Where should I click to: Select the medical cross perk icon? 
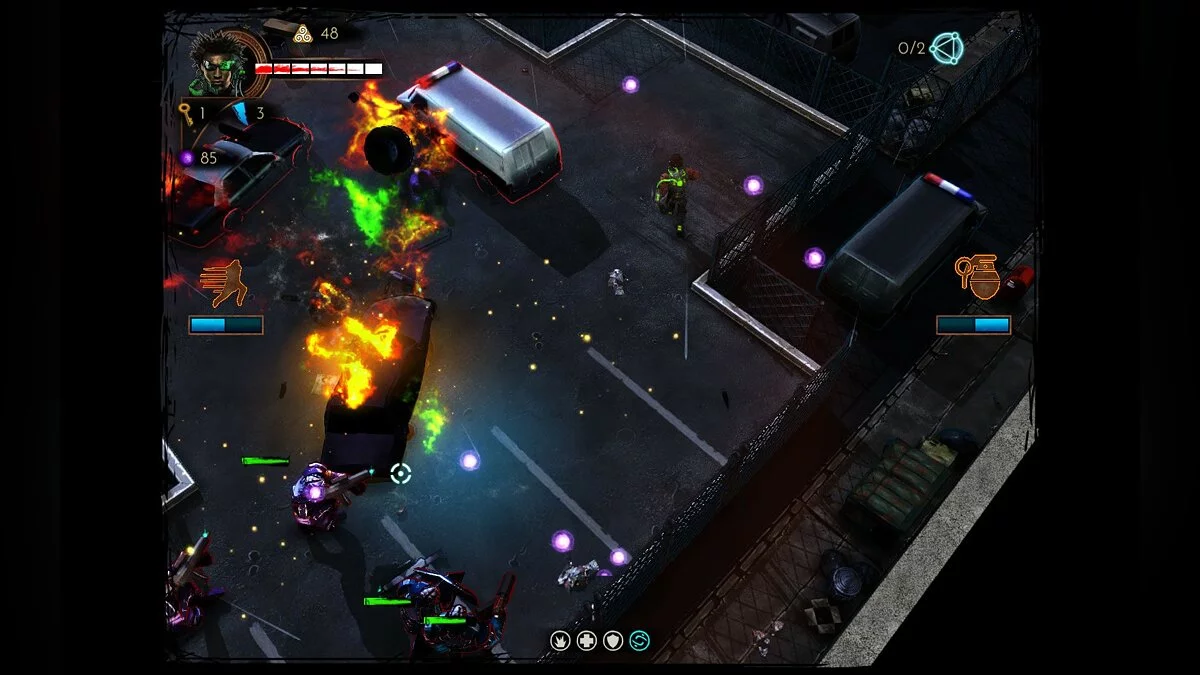pyautogui.click(x=587, y=640)
